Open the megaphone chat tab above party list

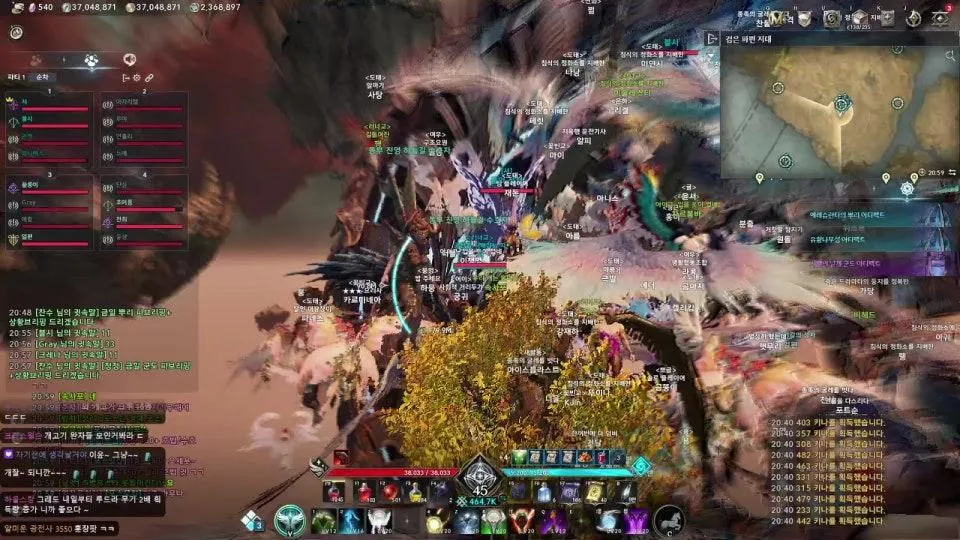129,60
